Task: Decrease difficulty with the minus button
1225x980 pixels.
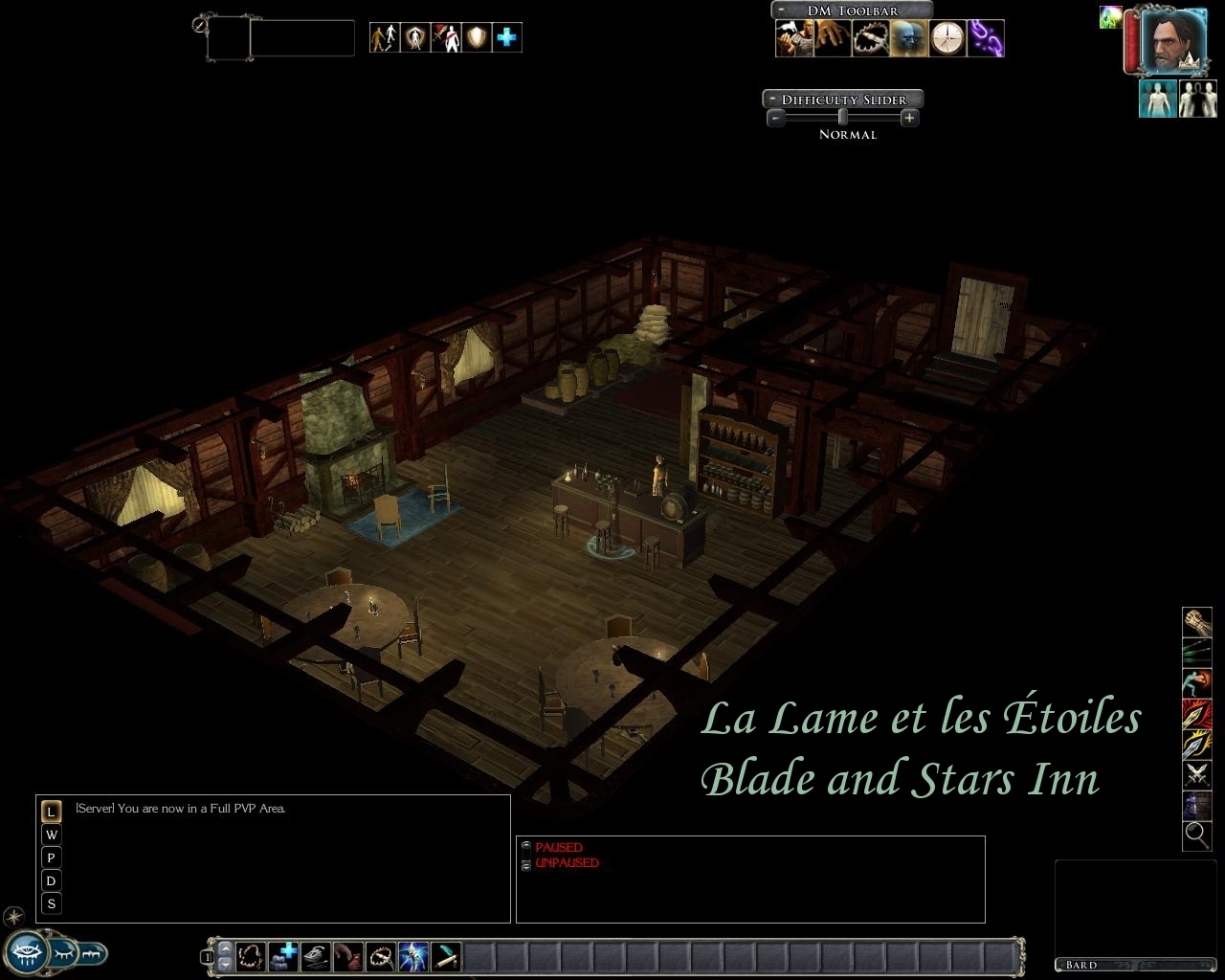Action: click(x=776, y=118)
